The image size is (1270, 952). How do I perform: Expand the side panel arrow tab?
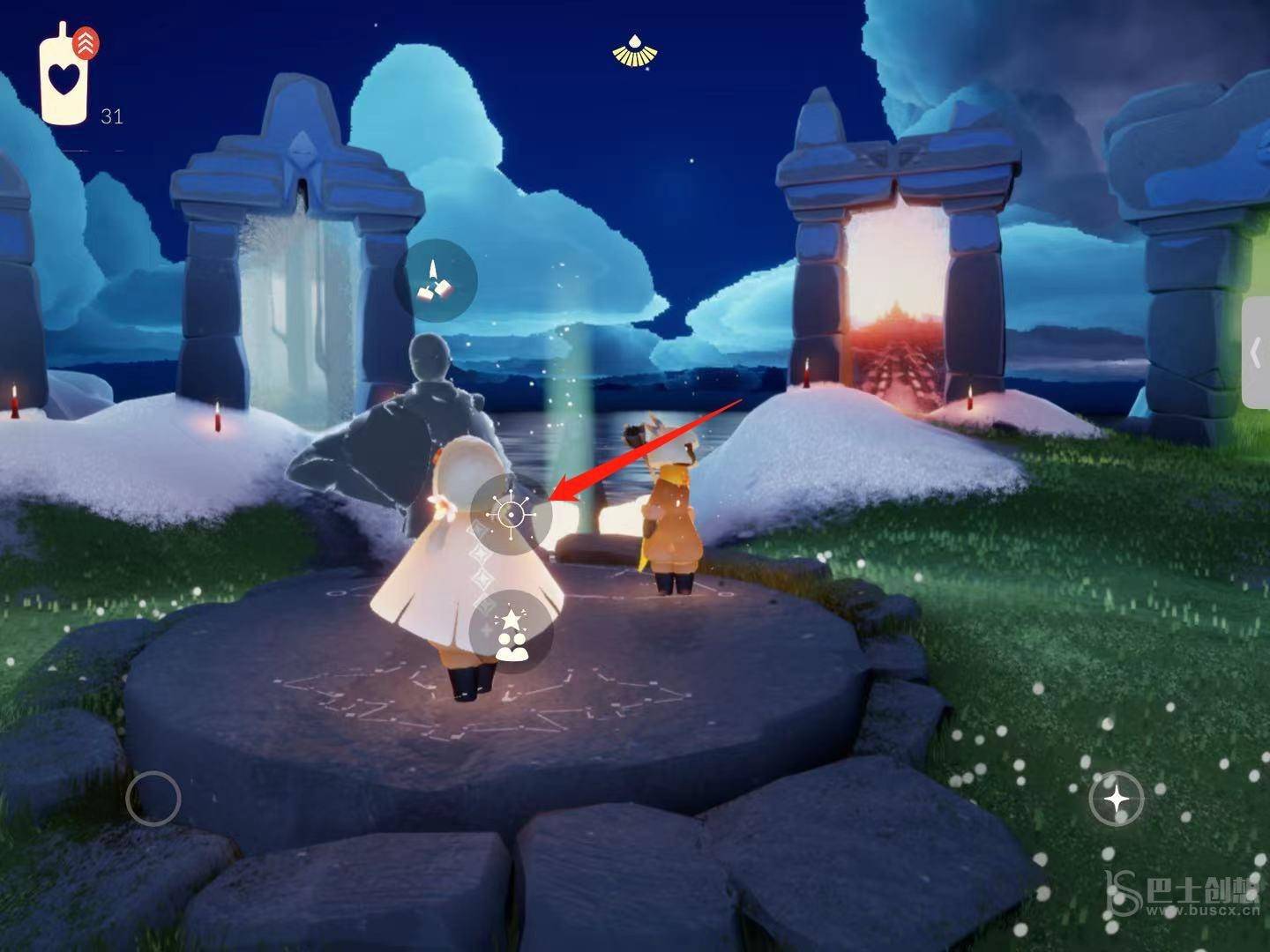[1256, 353]
